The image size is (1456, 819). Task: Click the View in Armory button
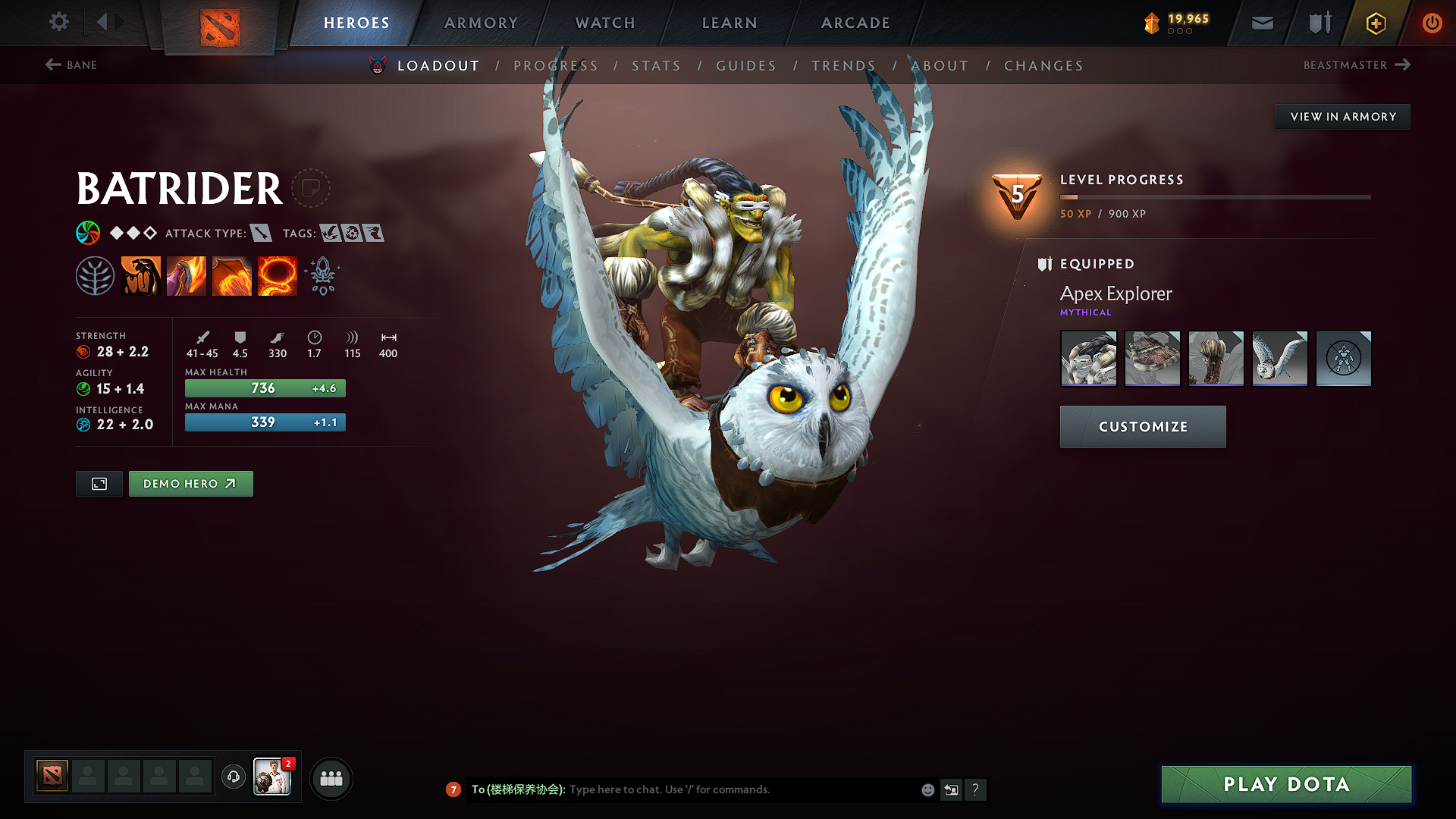click(1342, 117)
